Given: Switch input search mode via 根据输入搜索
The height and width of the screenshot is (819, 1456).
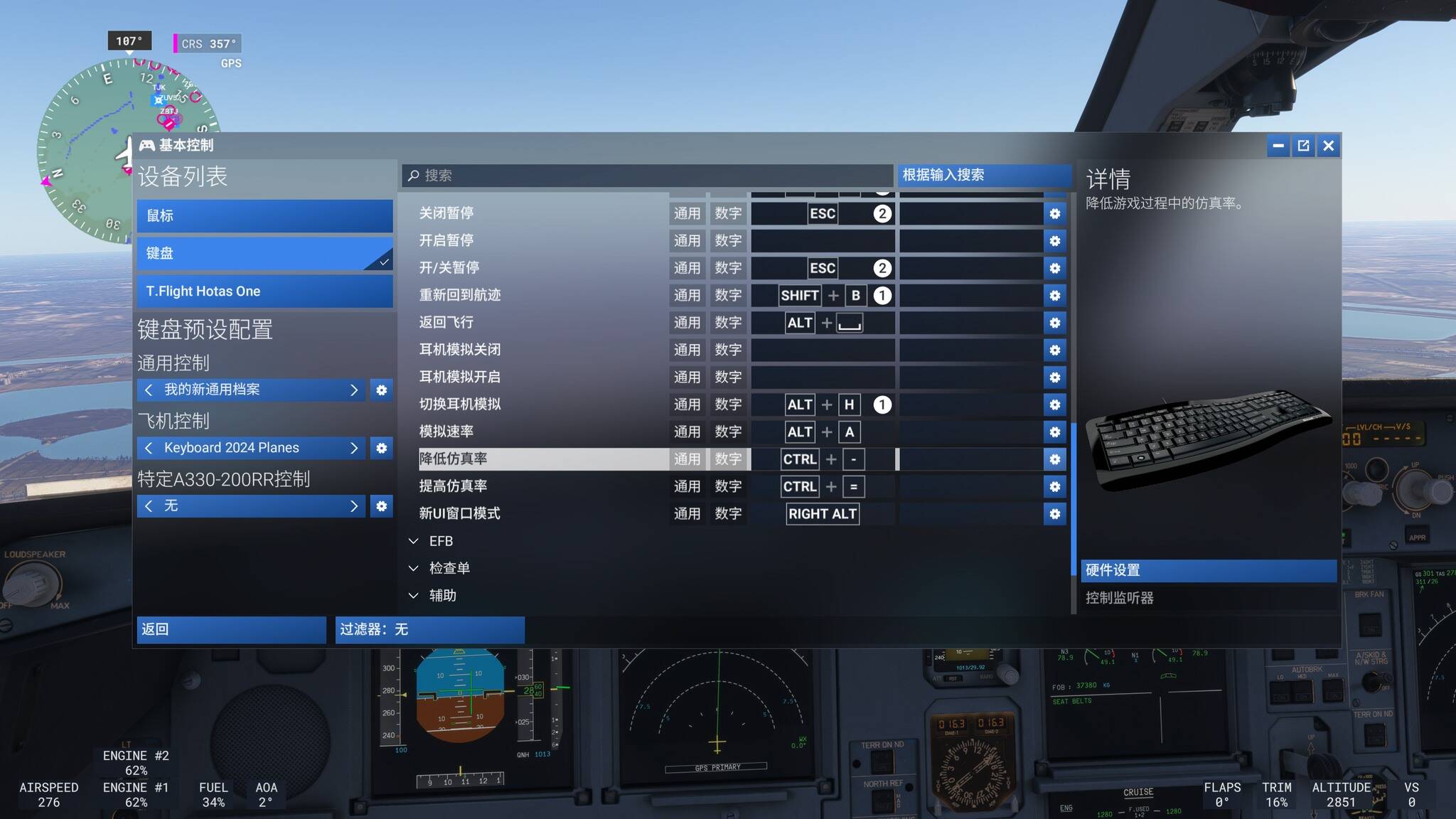Looking at the screenshot, I should [984, 175].
